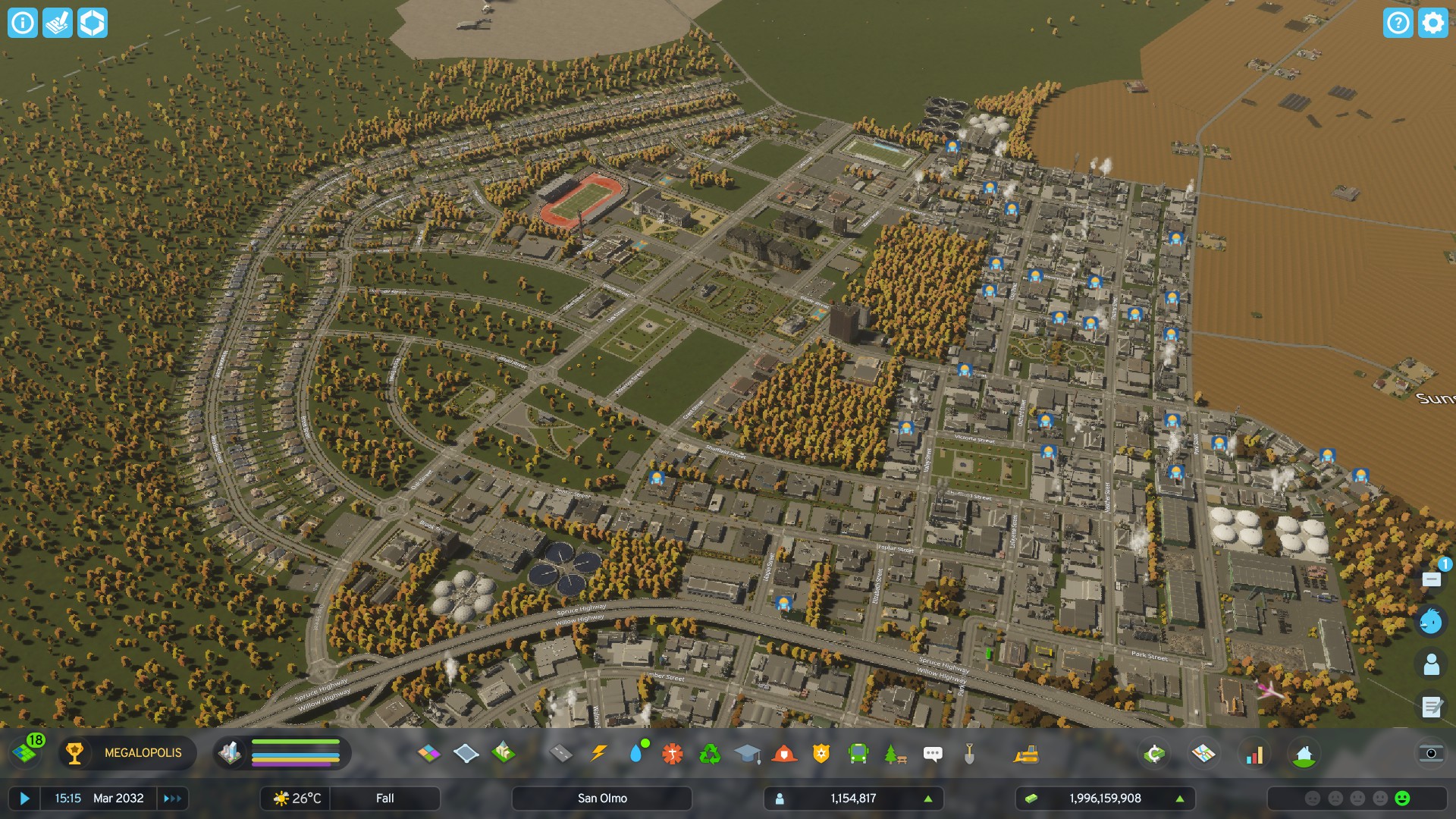Open the Garbage Management recycling menu
Screen dimensions: 1456x819
713,754
